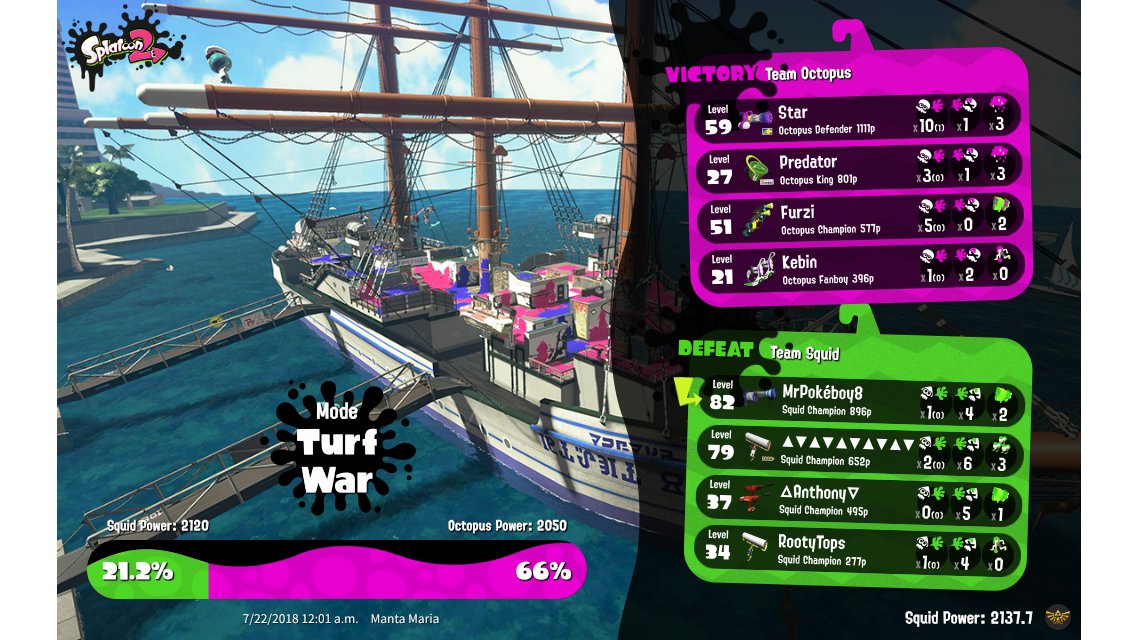The image size is (1138, 640).
Task: Choose the triangle-named Squid Champion 652p row
Action: click(860, 450)
